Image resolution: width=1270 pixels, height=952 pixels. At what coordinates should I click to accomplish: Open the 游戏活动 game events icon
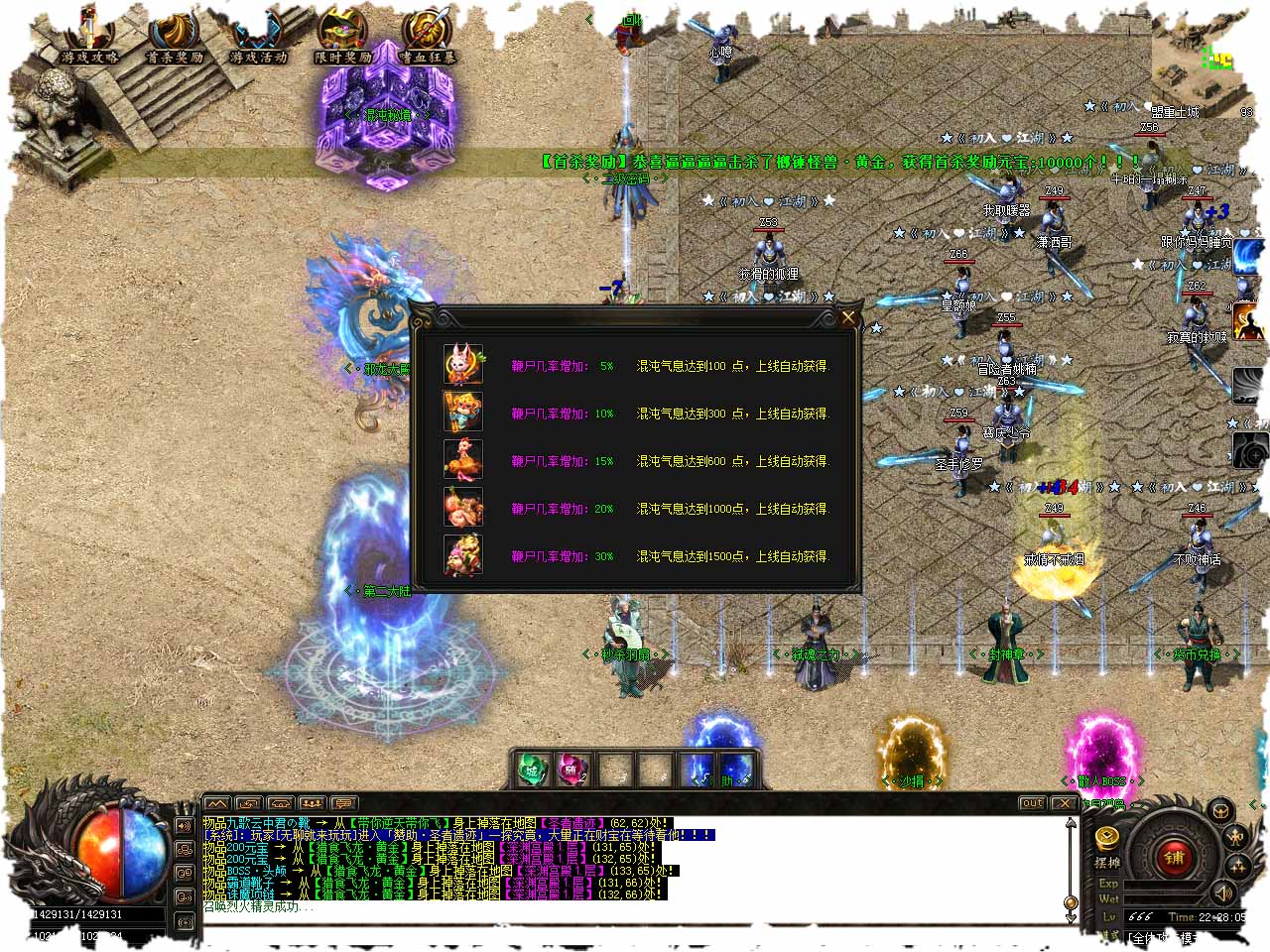258,38
